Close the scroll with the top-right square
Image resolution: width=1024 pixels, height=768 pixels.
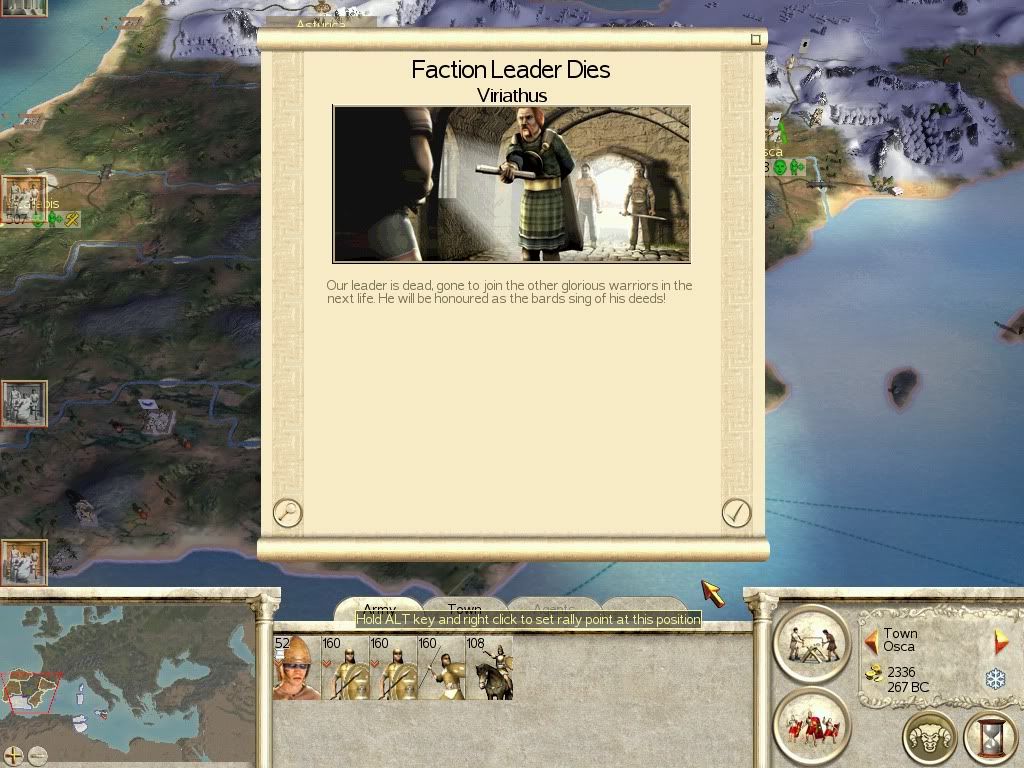pyautogui.click(x=756, y=40)
